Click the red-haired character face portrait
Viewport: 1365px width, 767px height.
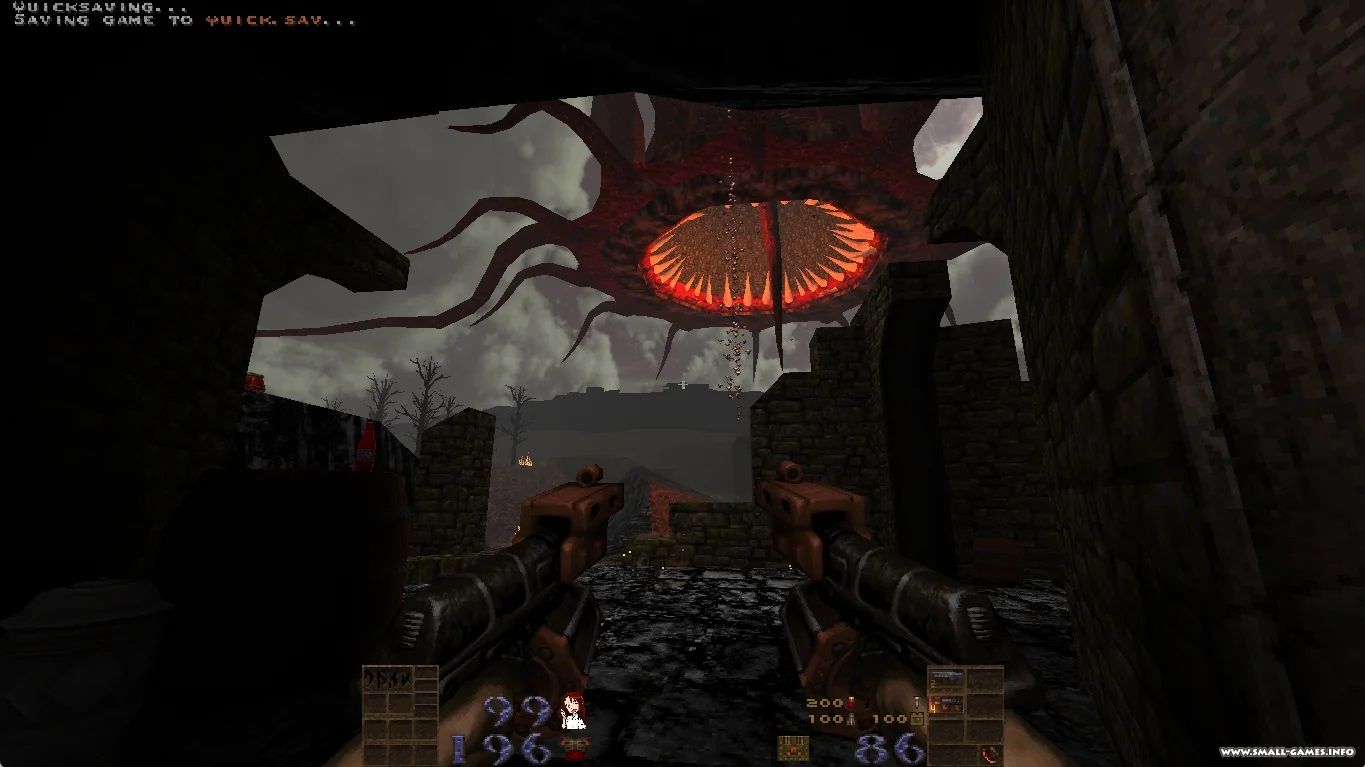[573, 711]
